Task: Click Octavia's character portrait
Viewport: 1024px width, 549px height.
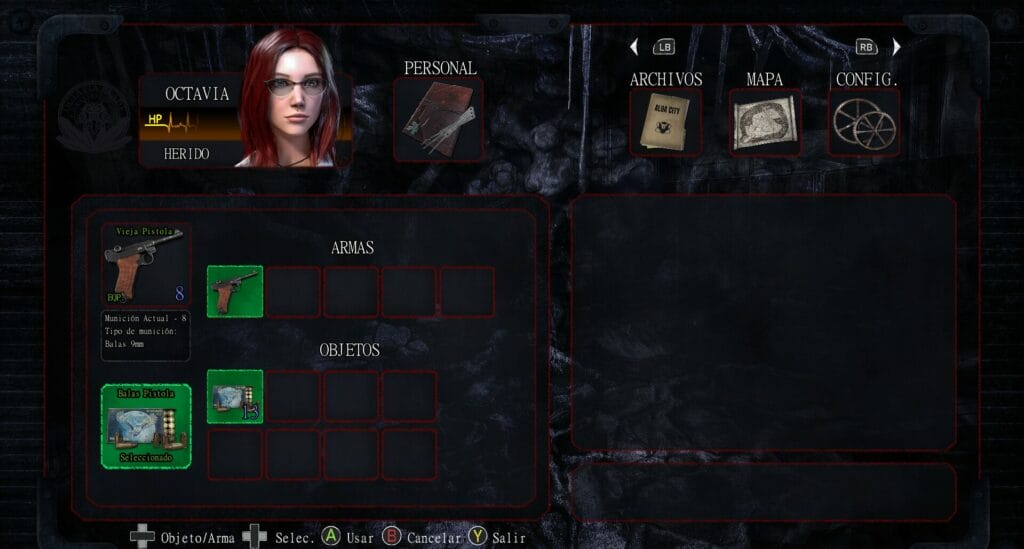Action: point(291,100)
